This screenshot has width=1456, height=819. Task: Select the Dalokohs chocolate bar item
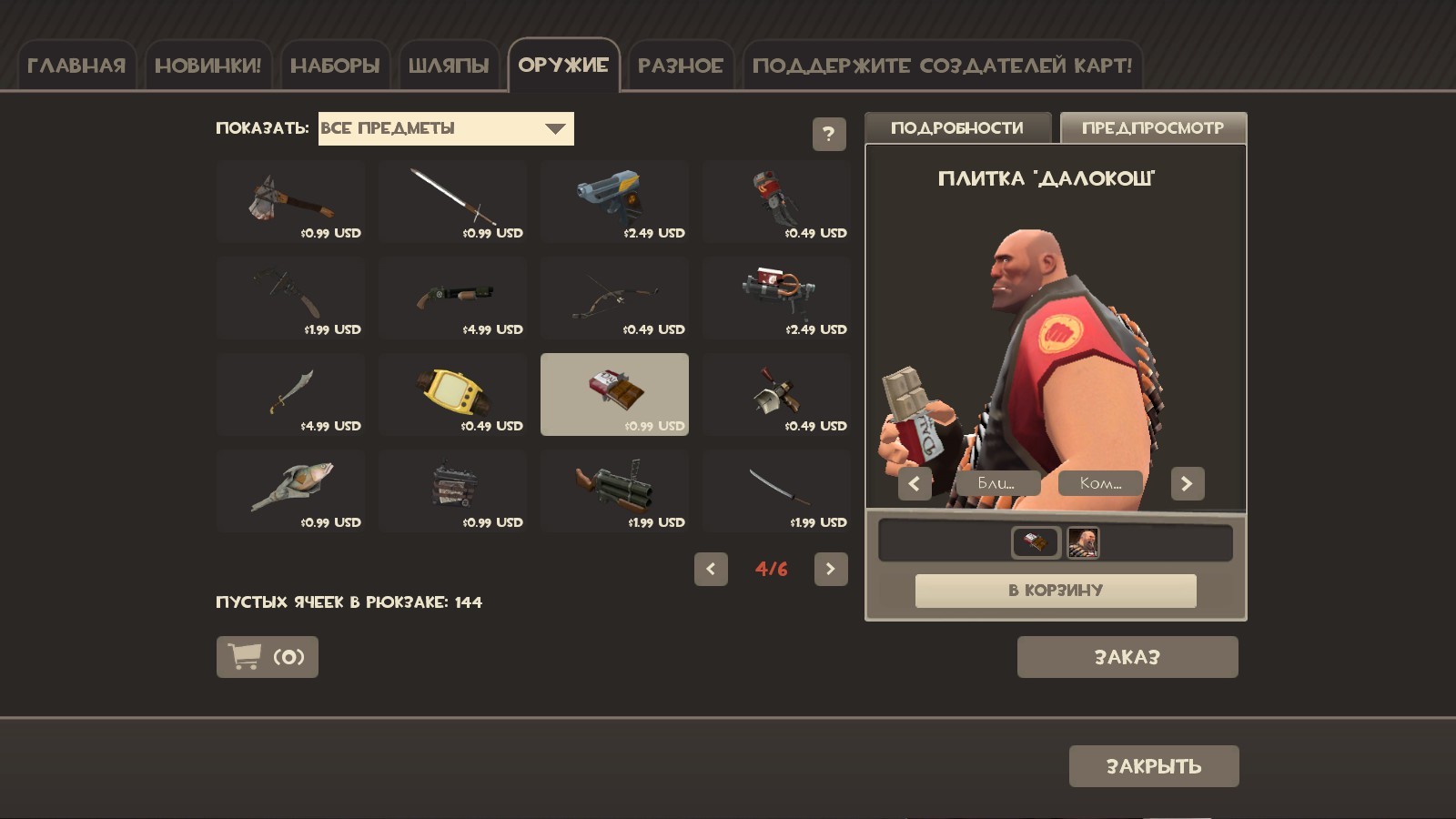614,395
